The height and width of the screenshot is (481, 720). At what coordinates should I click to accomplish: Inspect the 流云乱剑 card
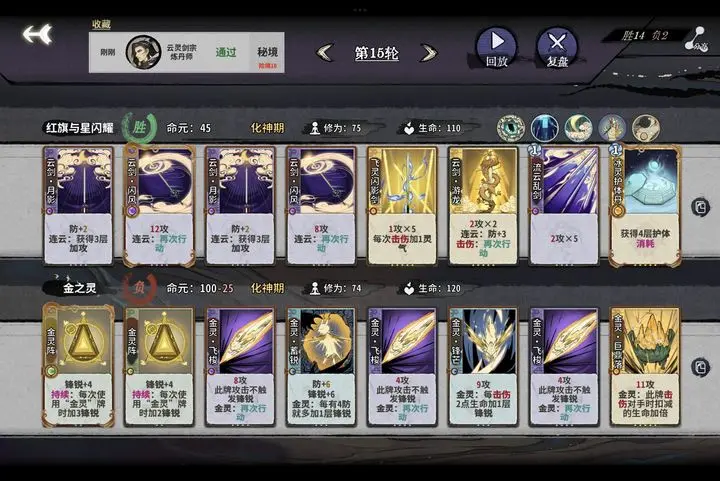click(564, 204)
